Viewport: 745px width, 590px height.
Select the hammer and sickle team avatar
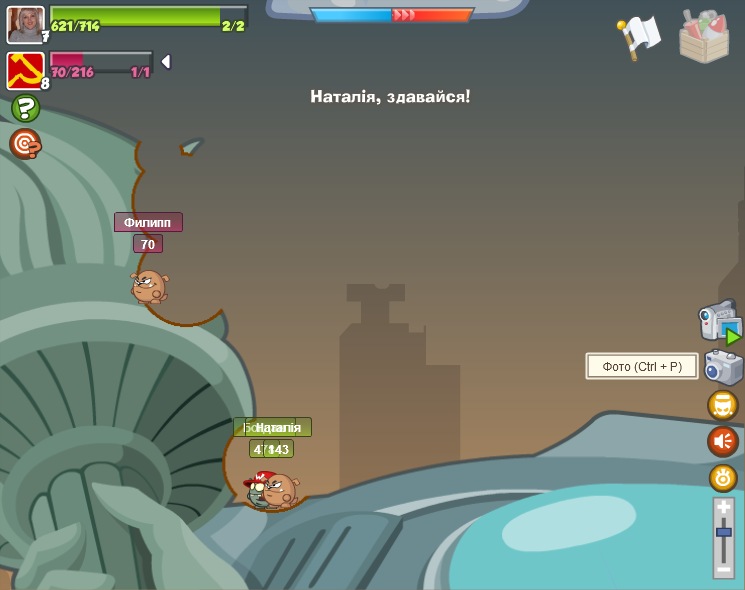tap(24, 71)
